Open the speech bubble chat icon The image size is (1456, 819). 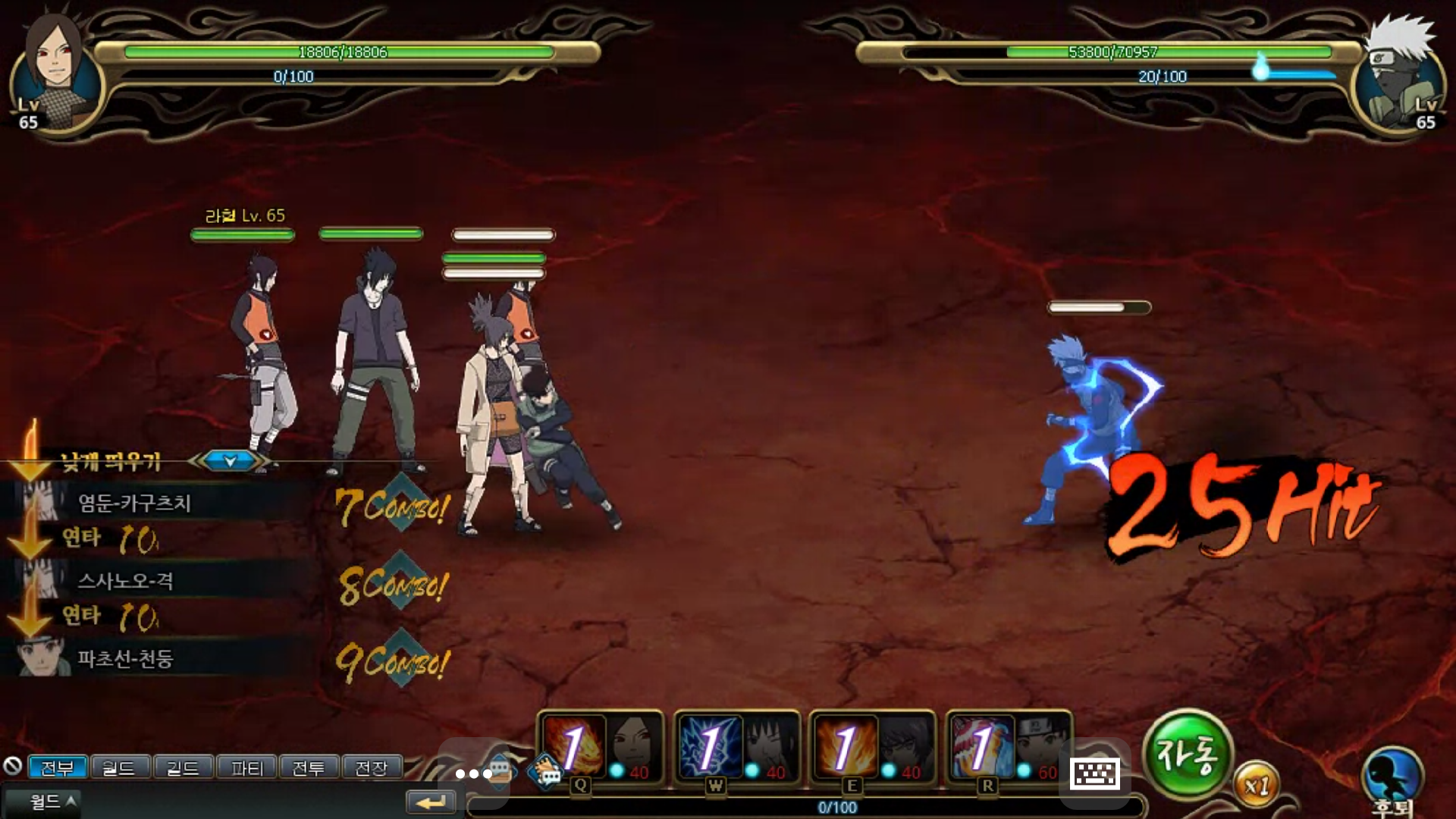(x=548, y=772)
